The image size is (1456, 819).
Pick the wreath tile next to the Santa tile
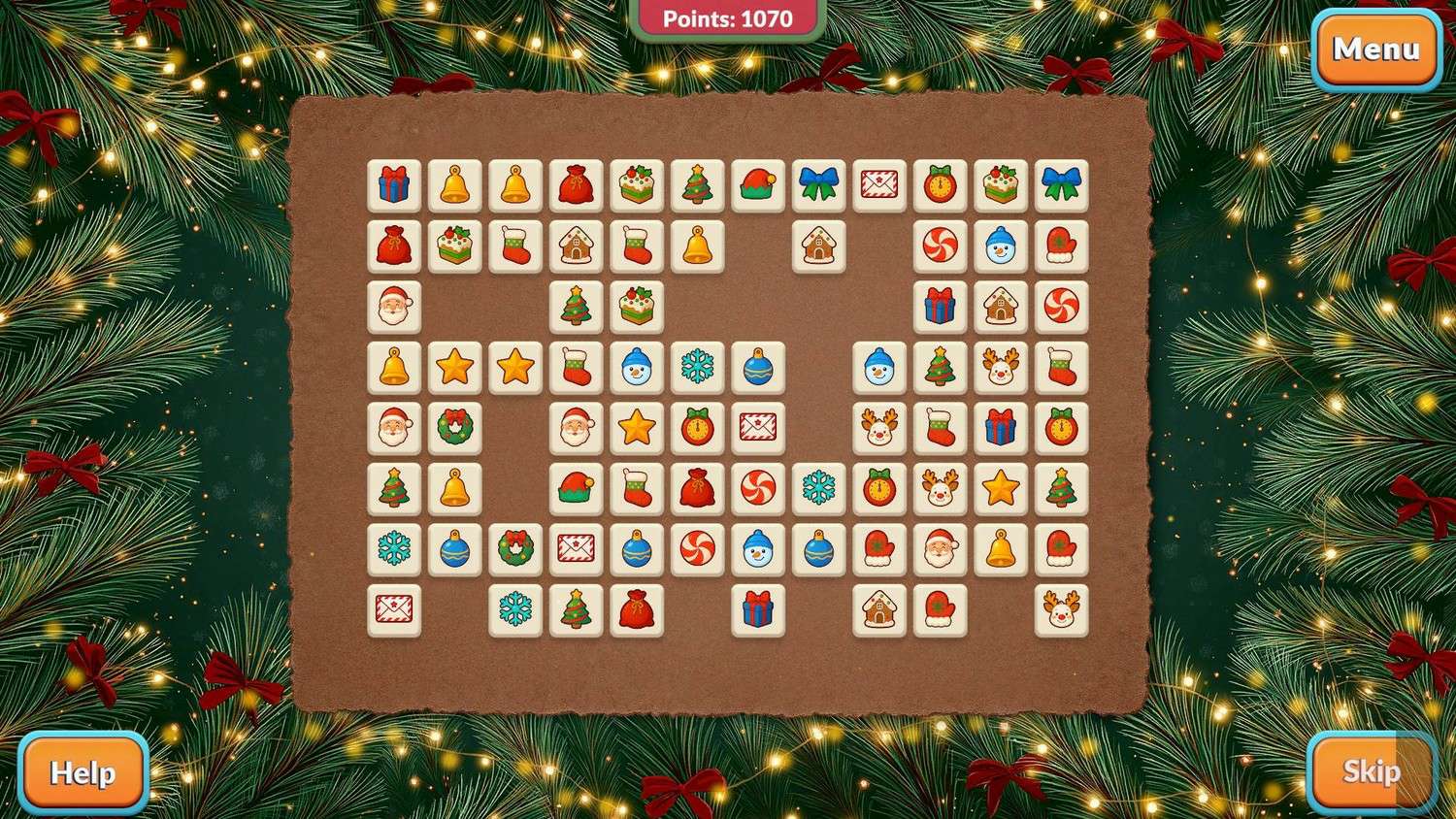pyautogui.click(x=454, y=428)
